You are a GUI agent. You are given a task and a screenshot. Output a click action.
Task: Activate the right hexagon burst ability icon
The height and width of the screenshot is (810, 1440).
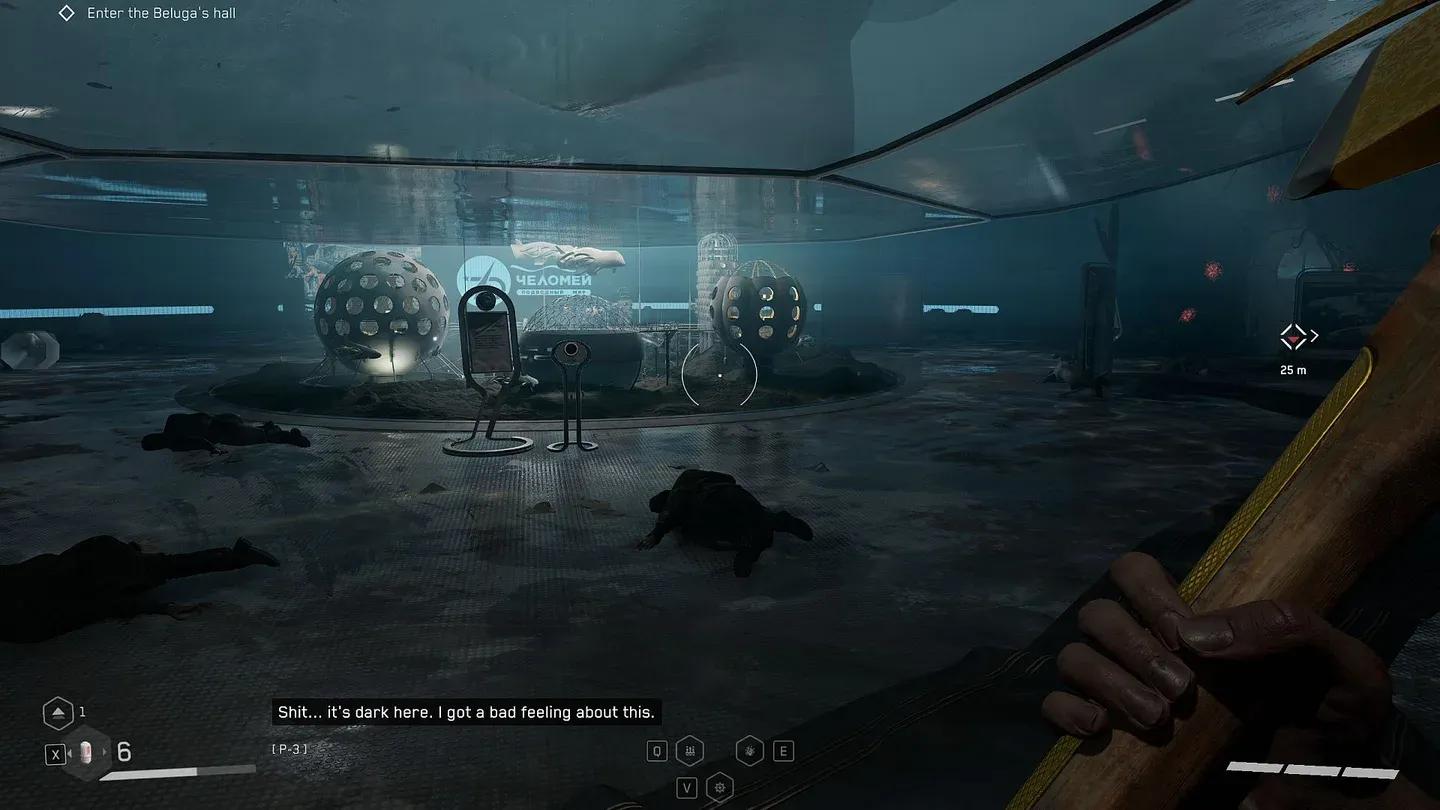point(750,751)
